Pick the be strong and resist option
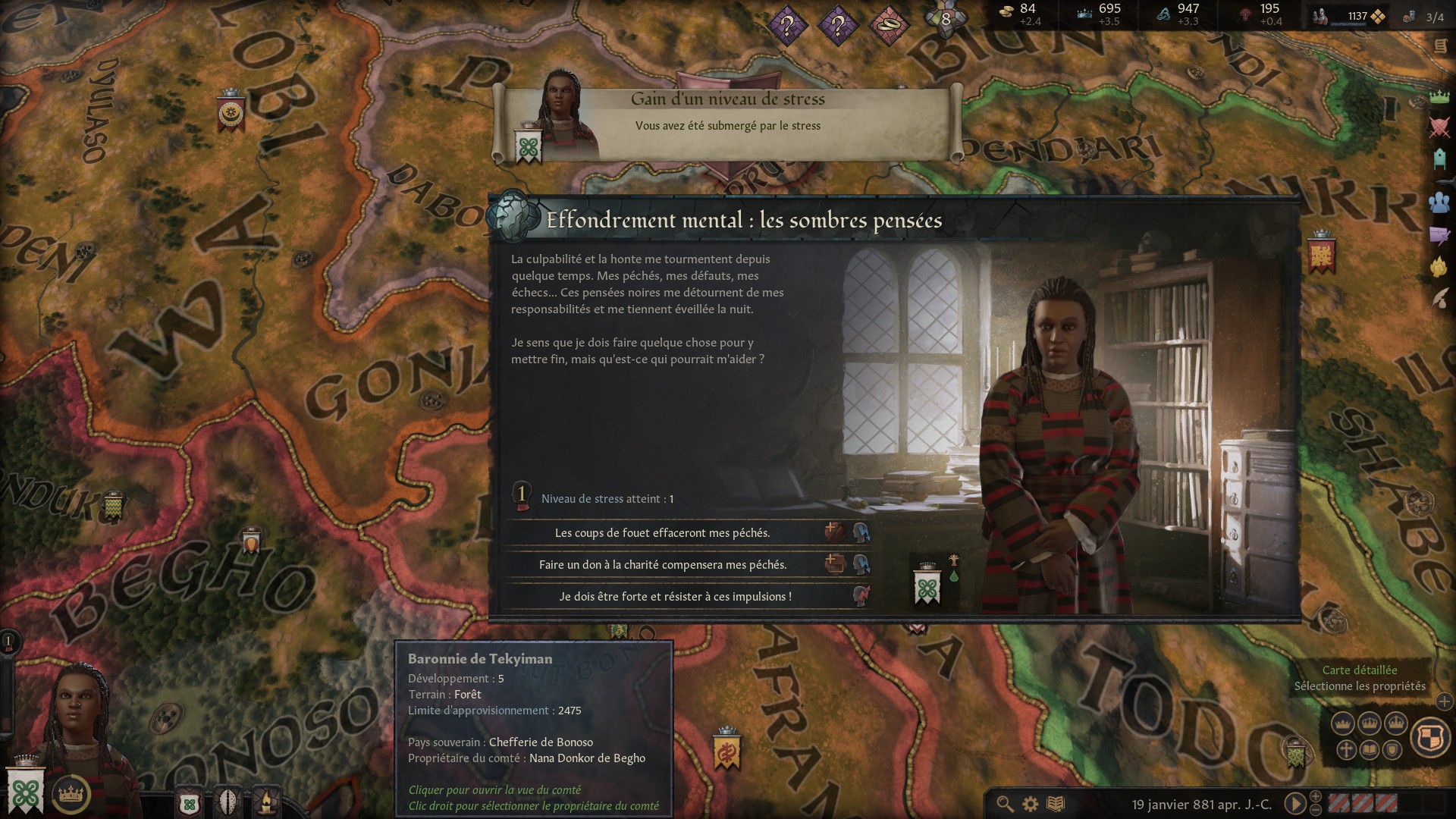 (675, 597)
